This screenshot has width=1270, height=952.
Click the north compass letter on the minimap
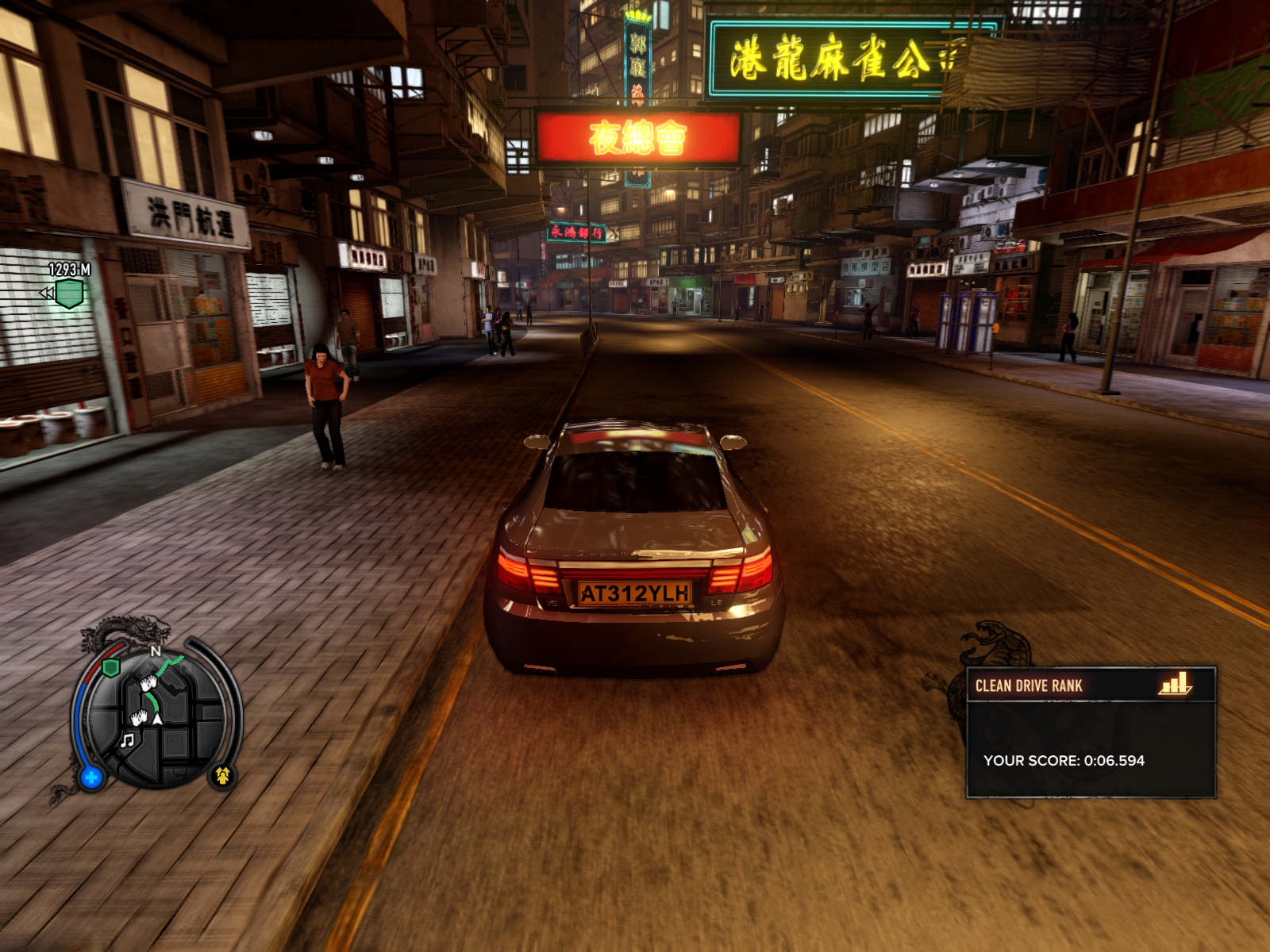(x=156, y=651)
